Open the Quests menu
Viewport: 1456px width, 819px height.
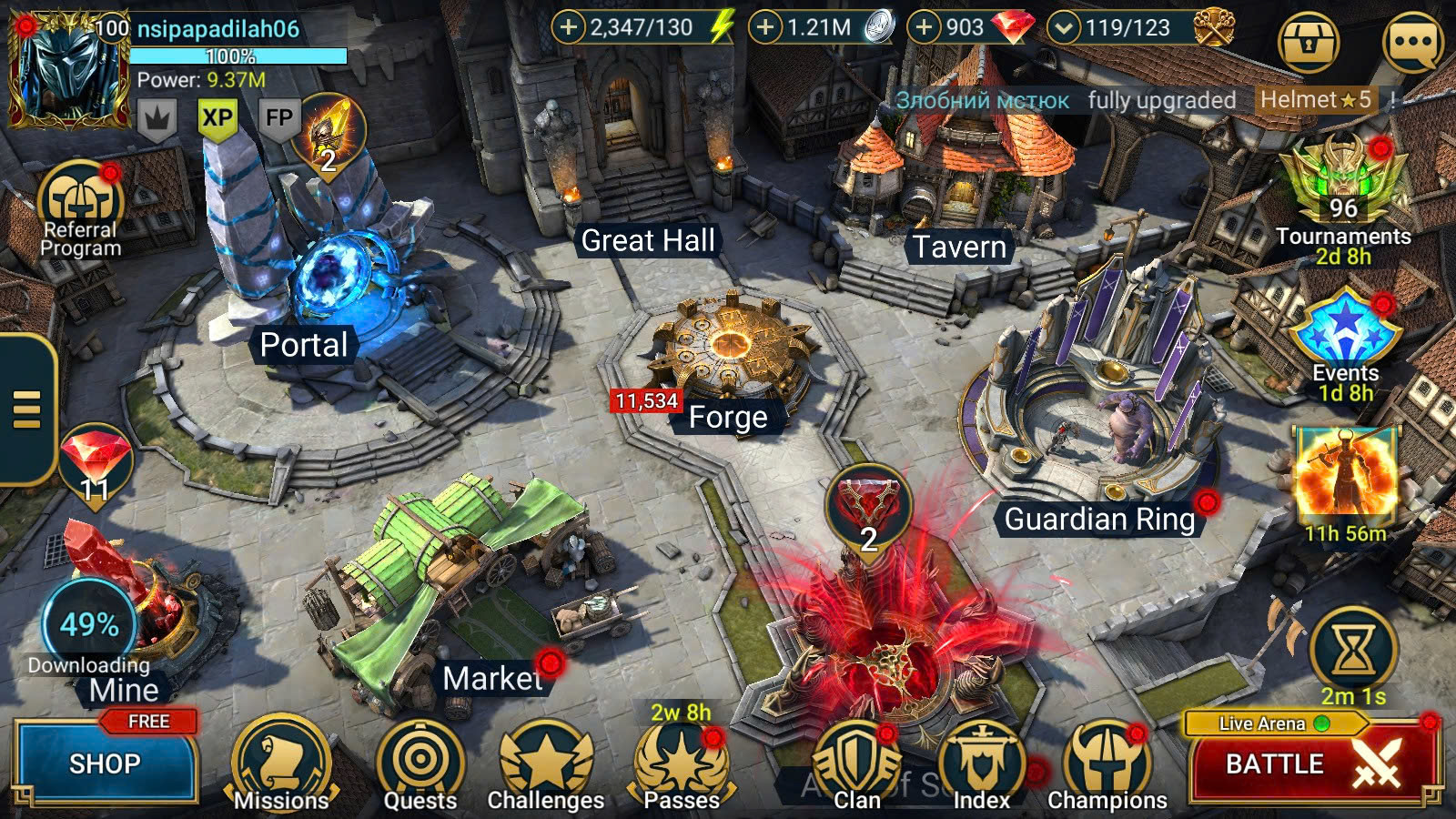pos(420,764)
